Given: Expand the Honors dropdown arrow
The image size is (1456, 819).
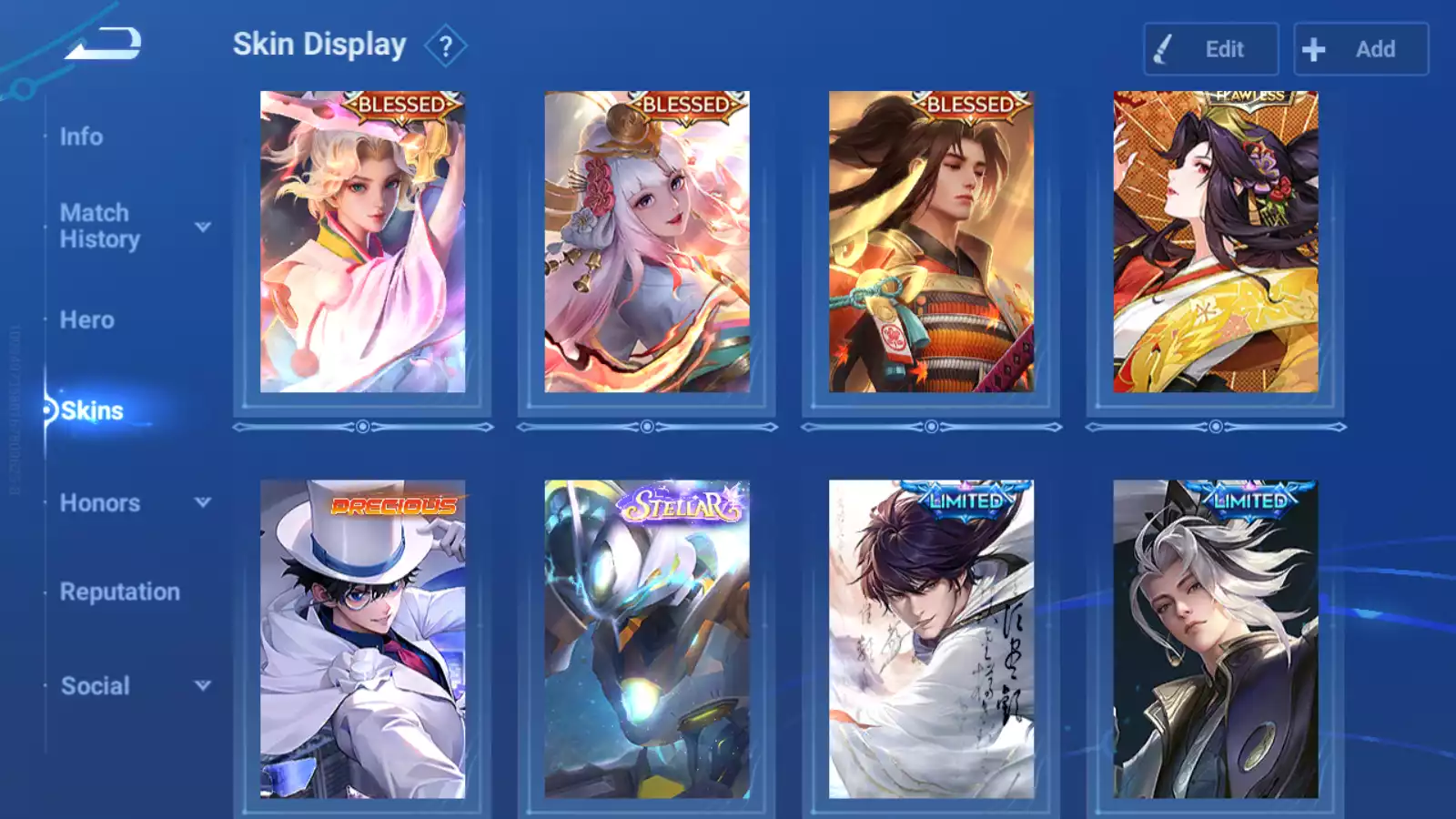Looking at the screenshot, I should [x=203, y=502].
